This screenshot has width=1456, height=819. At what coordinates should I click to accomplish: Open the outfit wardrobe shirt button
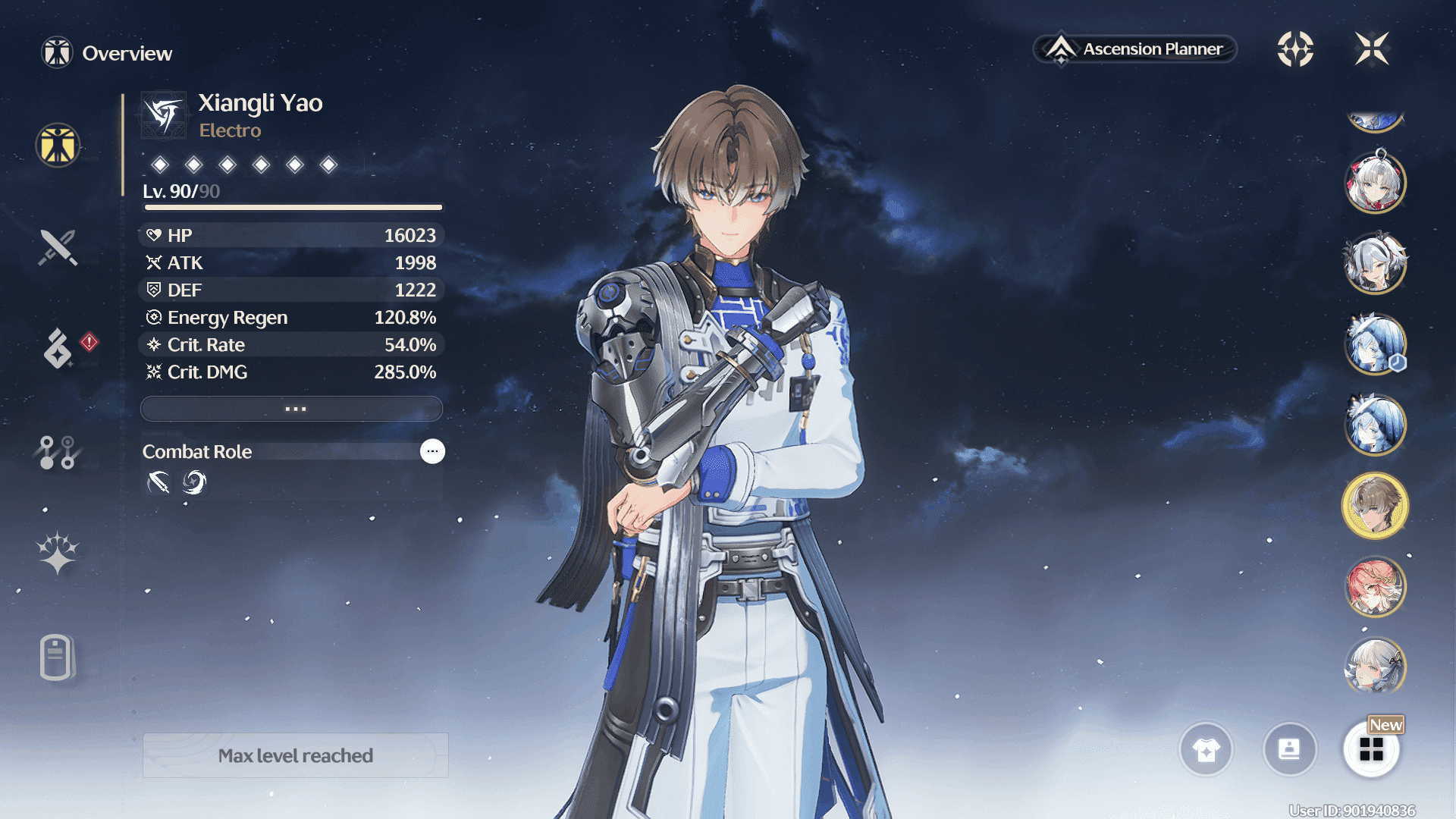1206,749
